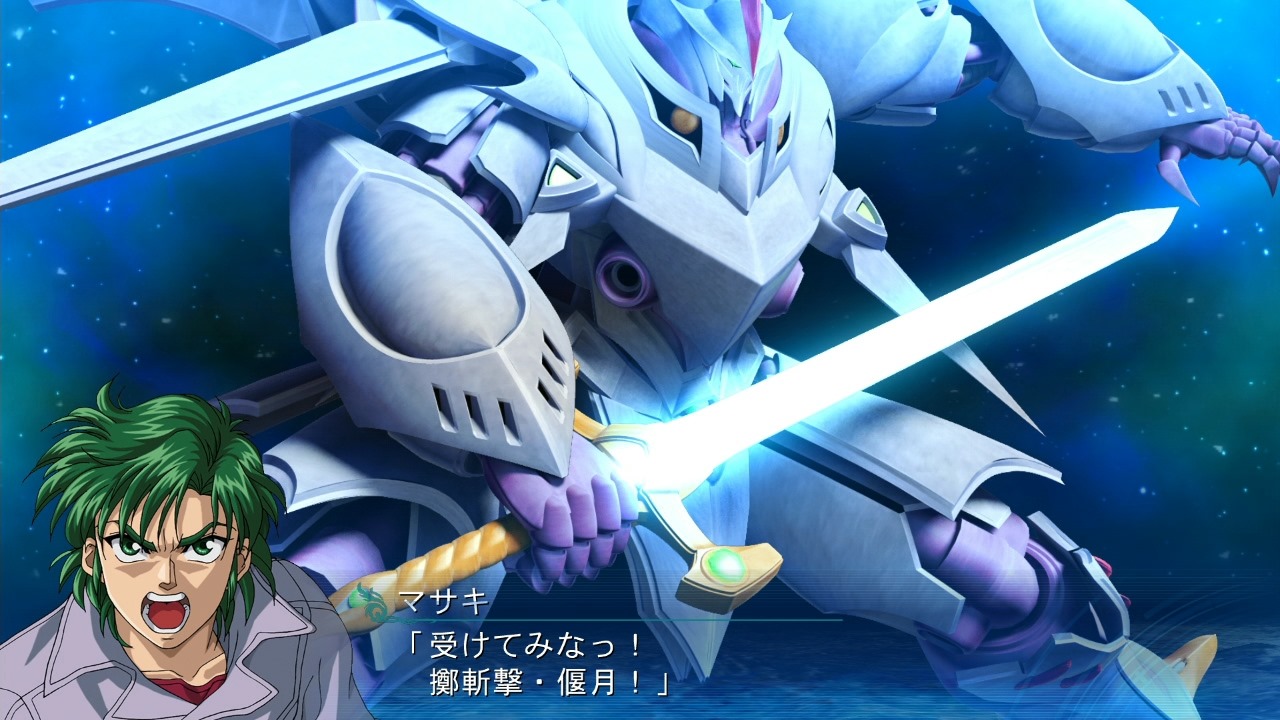The image size is (1280, 720).
Task: Click the mech's golden eye emblem
Action: 686,122
